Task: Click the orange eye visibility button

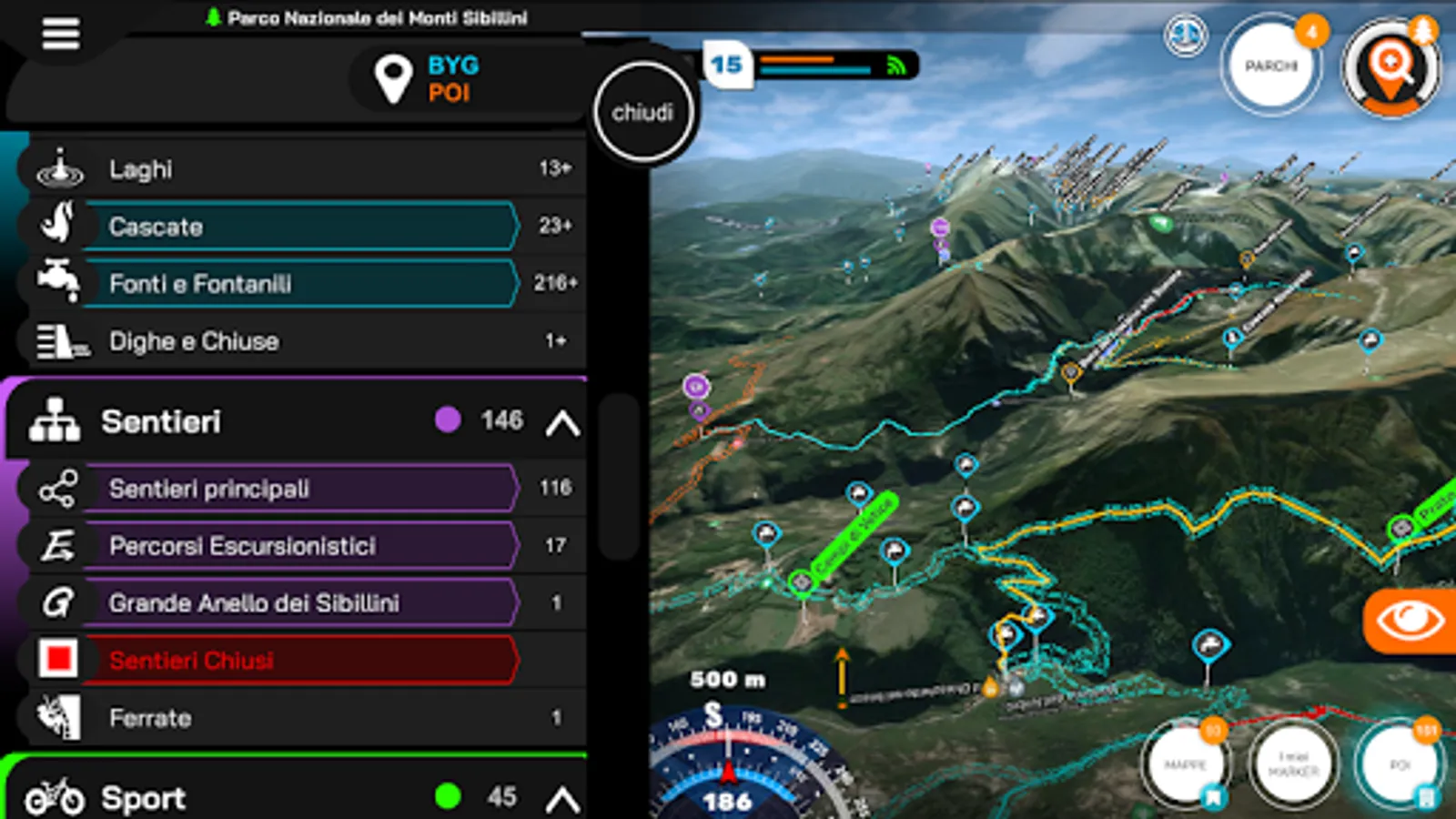Action: (x=1410, y=622)
